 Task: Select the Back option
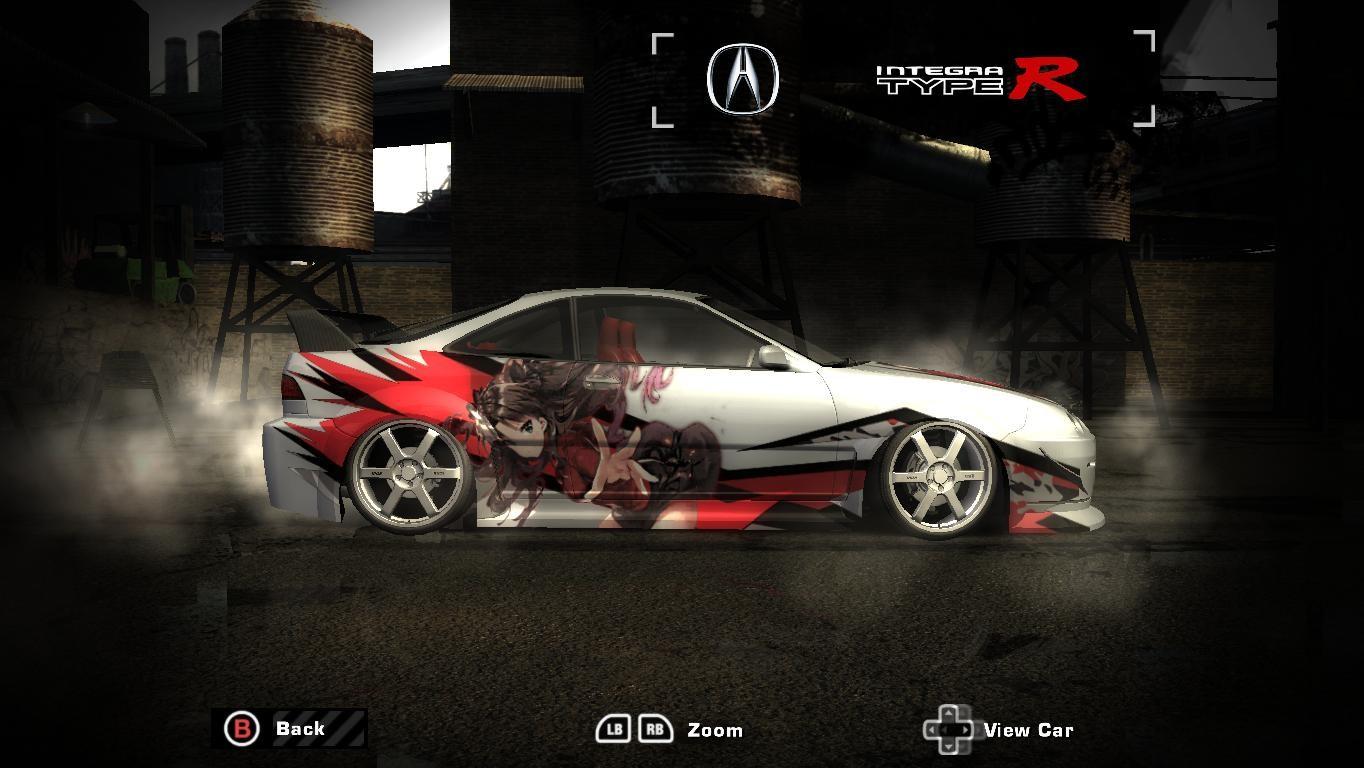(x=299, y=729)
